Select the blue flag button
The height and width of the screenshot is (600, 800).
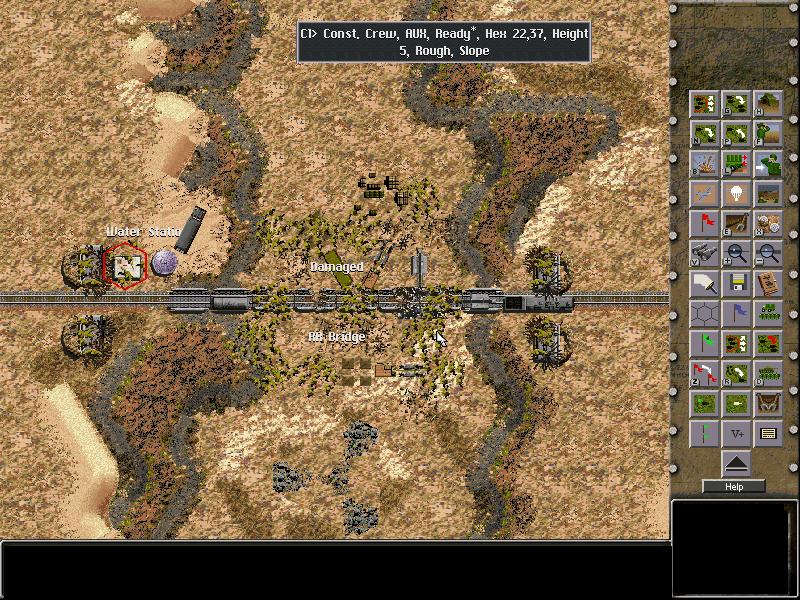[x=736, y=314]
